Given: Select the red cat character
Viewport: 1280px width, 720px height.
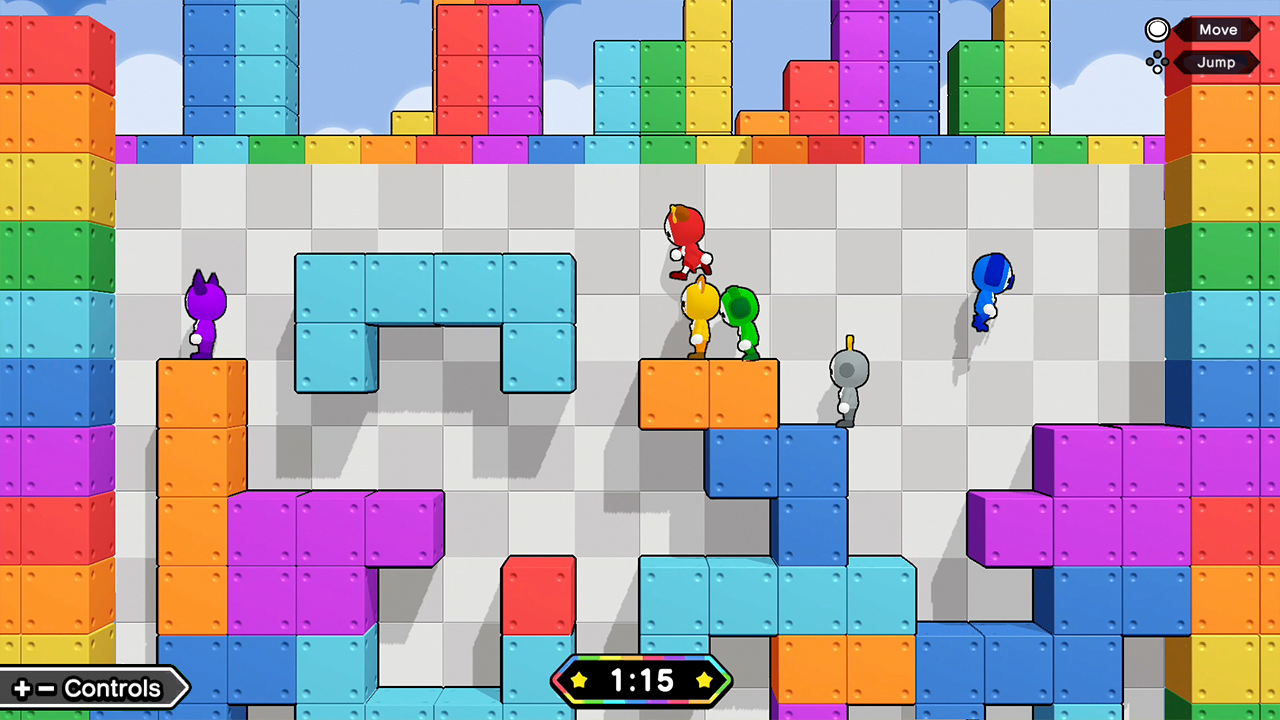Looking at the screenshot, I should [x=685, y=240].
